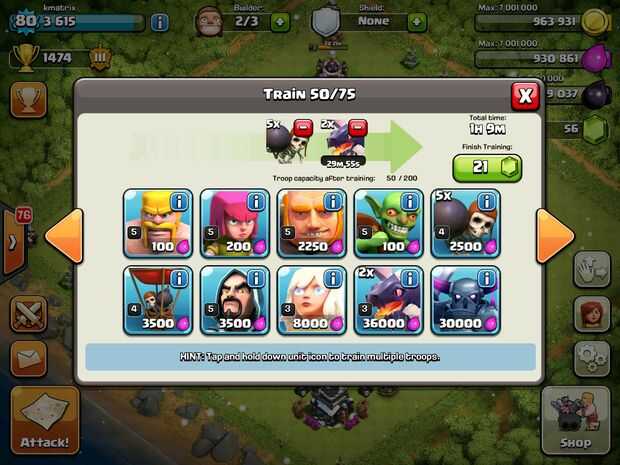Go to the next barracks with right arrow
This screenshot has width=620, height=465.
(x=555, y=236)
